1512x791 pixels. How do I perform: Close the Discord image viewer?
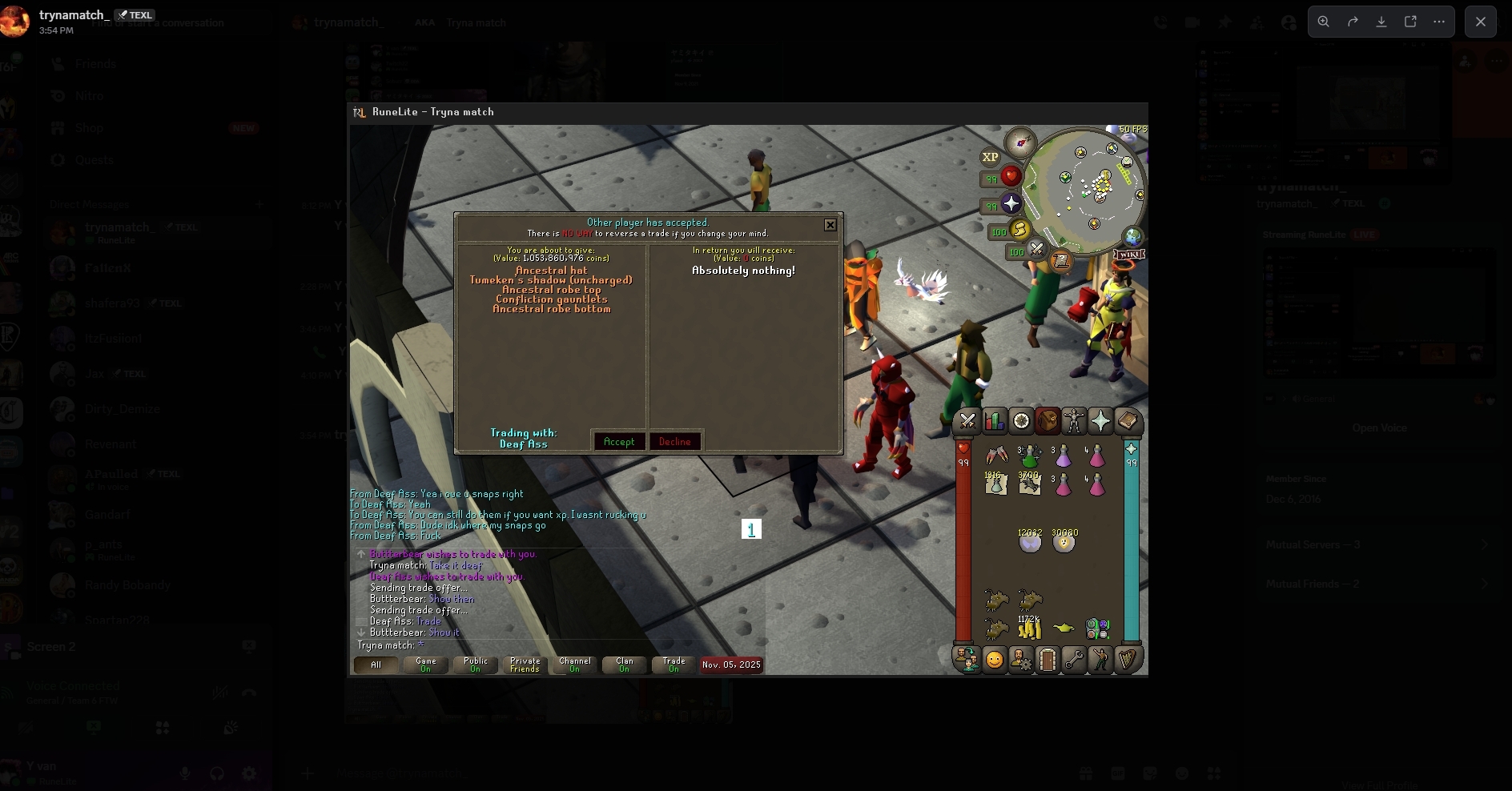[x=1480, y=22]
